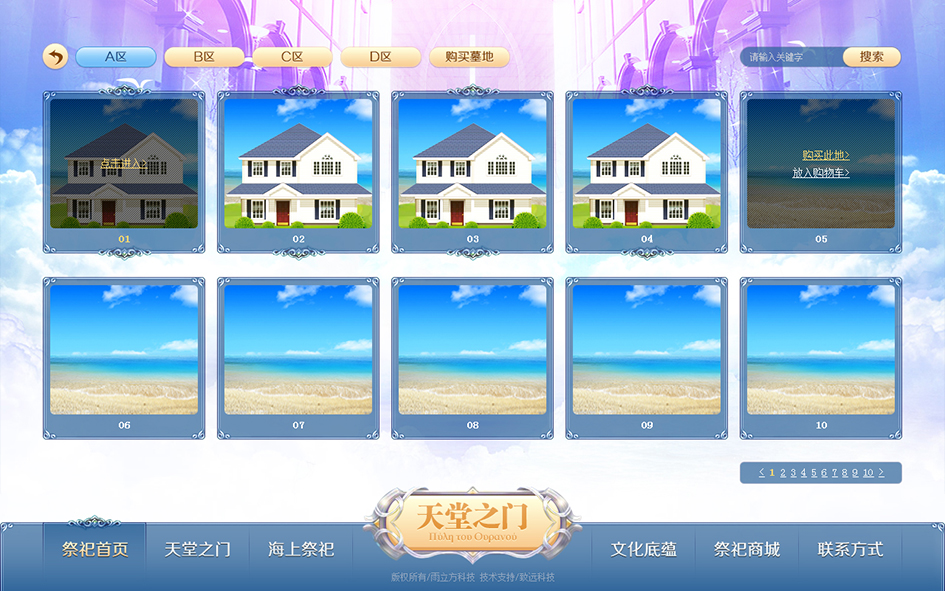
Task: Select house plot 03 thumbnail
Action: pos(472,163)
